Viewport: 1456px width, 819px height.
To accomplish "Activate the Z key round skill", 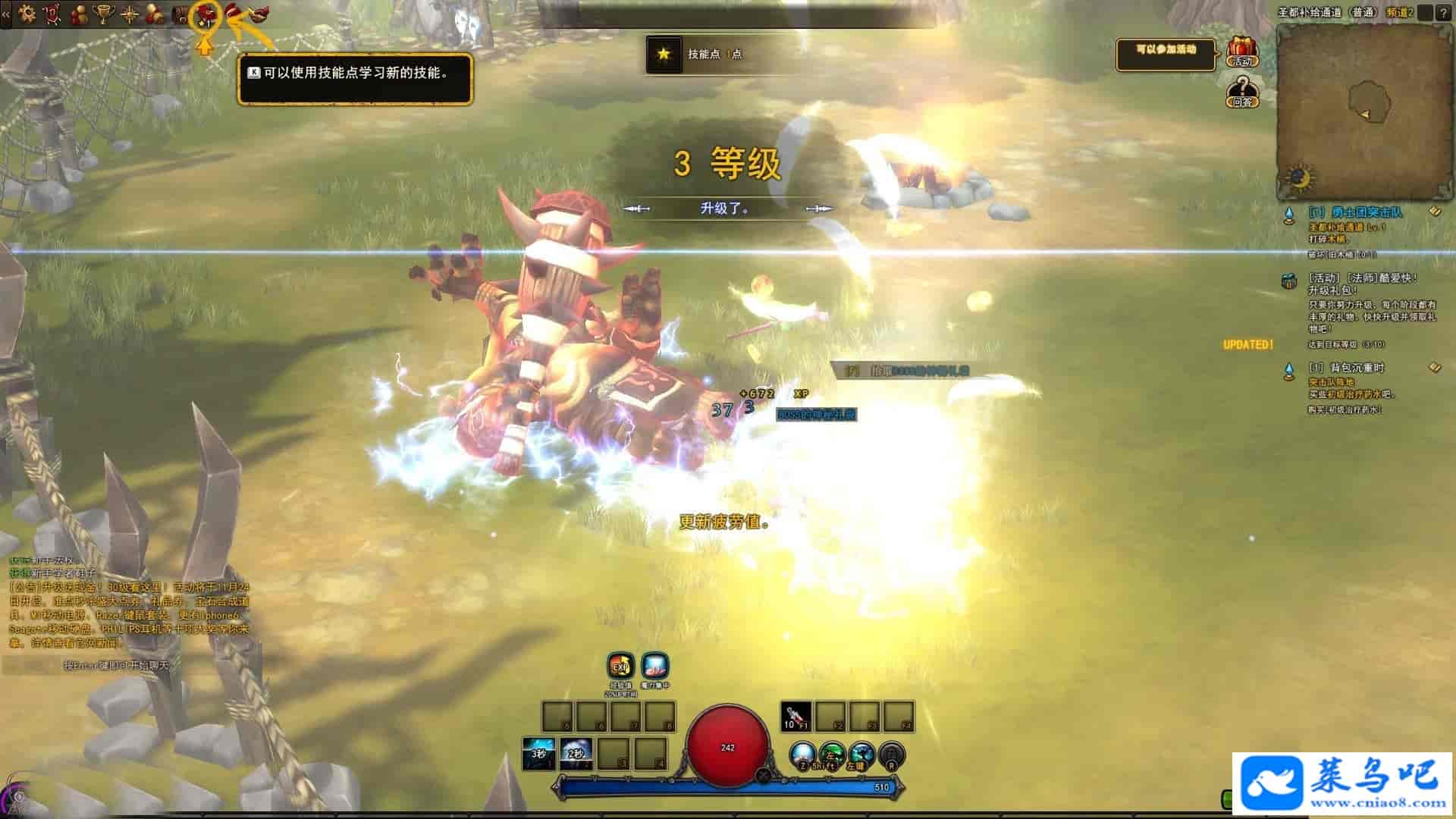I will (x=802, y=755).
